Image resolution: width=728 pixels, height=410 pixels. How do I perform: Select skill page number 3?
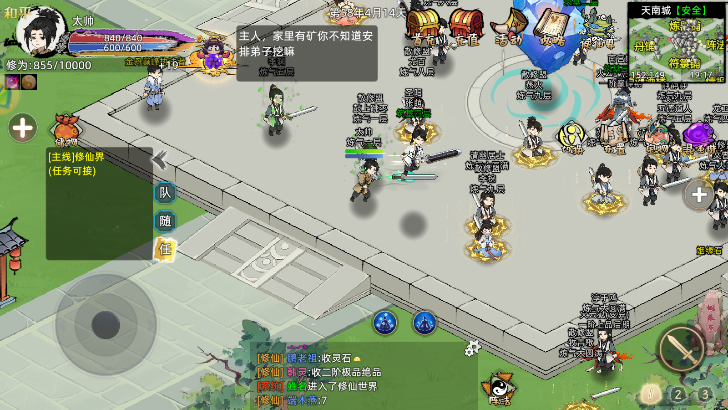(706, 393)
